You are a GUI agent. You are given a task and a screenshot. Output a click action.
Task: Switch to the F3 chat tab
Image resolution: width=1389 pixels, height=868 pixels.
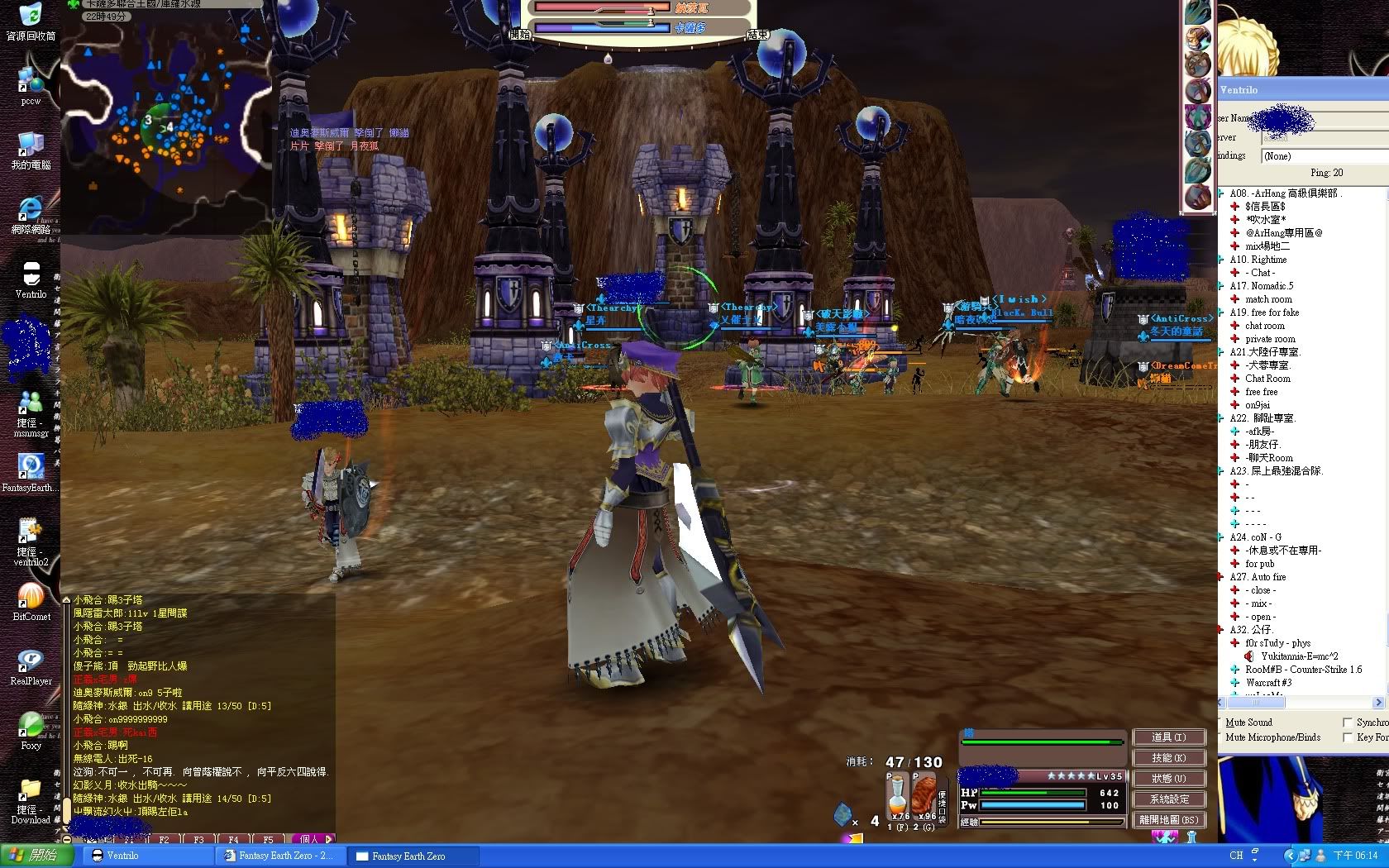198,839
